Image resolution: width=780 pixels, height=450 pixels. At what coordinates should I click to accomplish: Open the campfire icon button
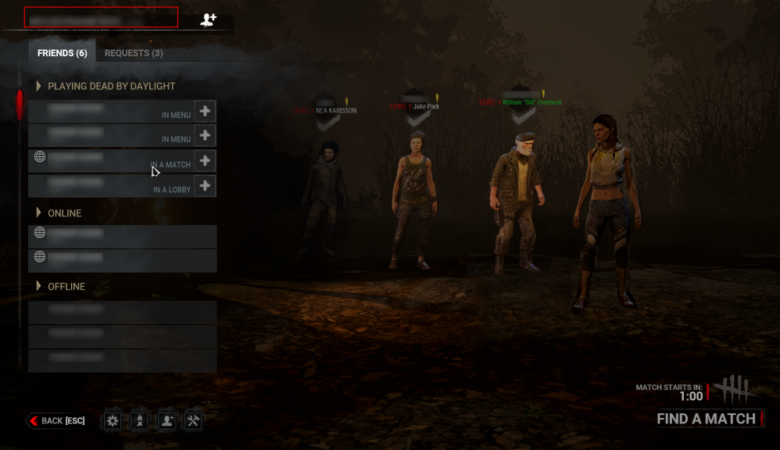pos(139,421)
